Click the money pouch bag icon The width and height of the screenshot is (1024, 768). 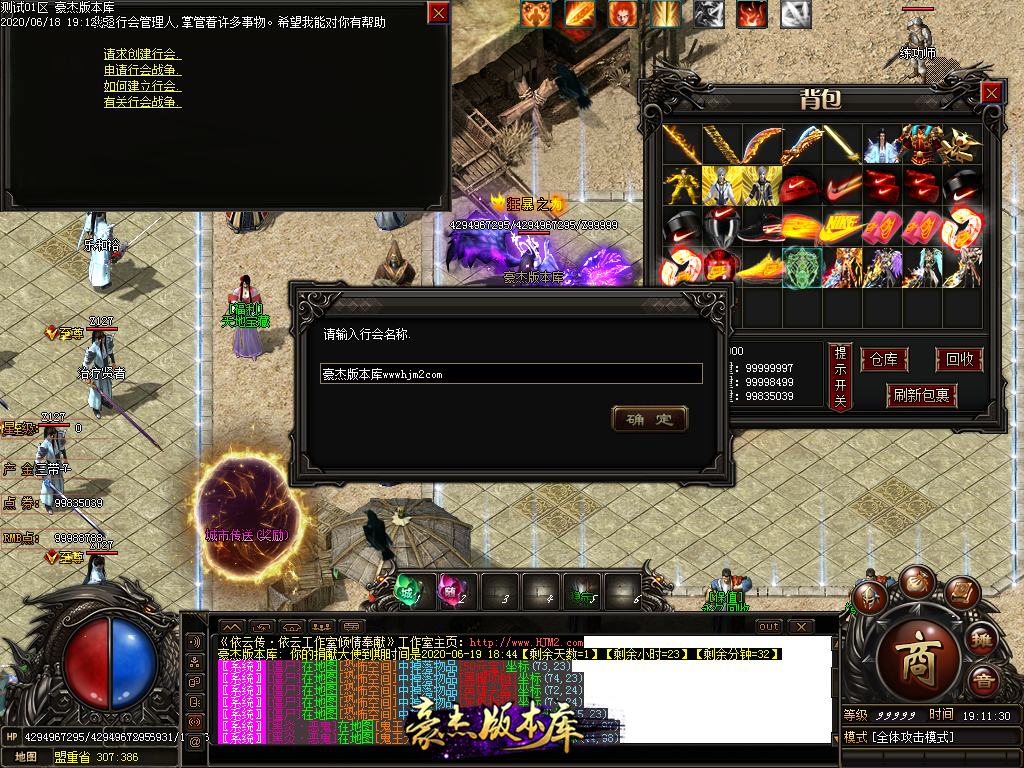pyautogui.click(x=916, y=582)
